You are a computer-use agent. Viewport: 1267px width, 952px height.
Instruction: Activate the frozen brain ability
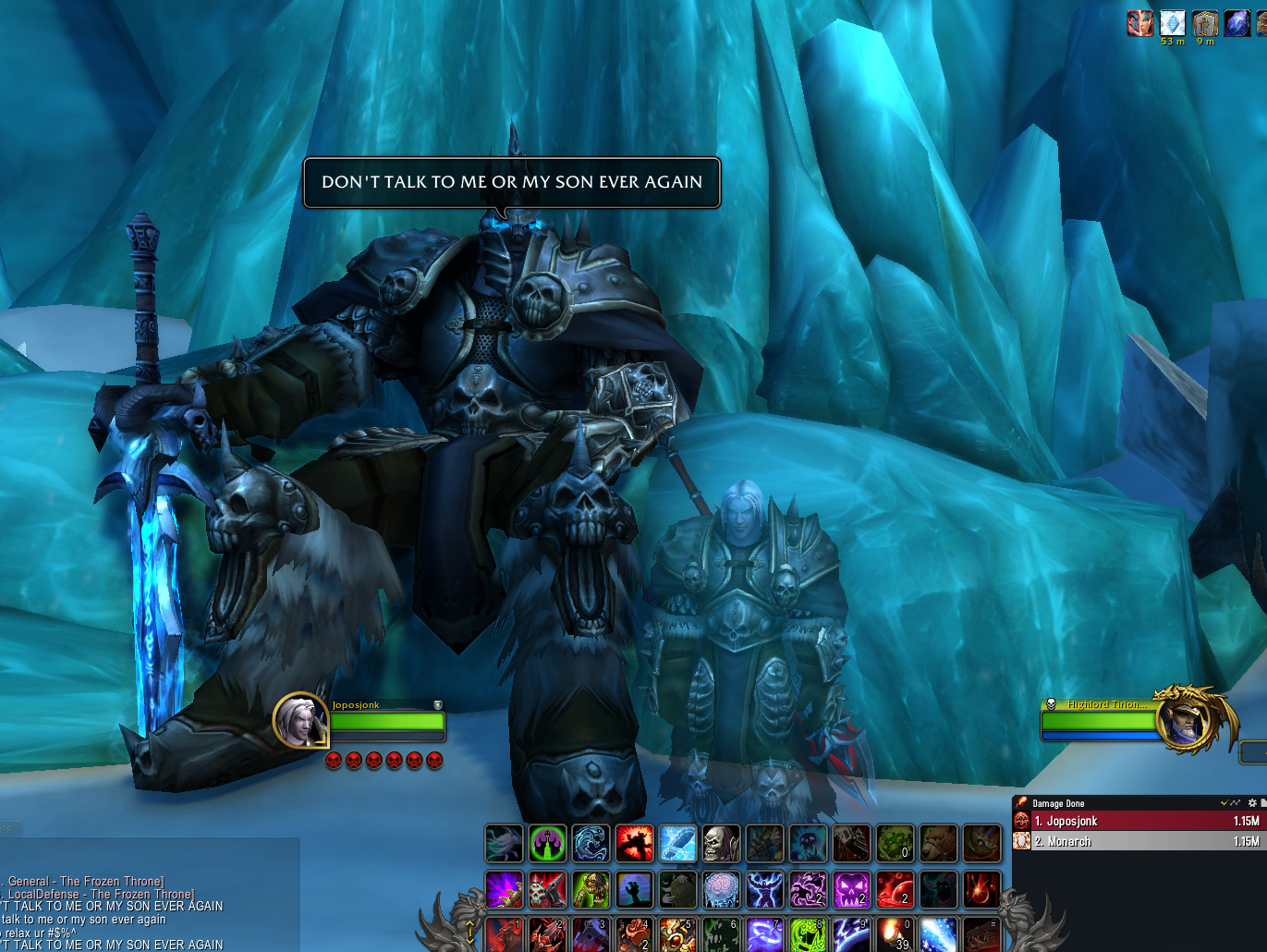pos(721,889)
